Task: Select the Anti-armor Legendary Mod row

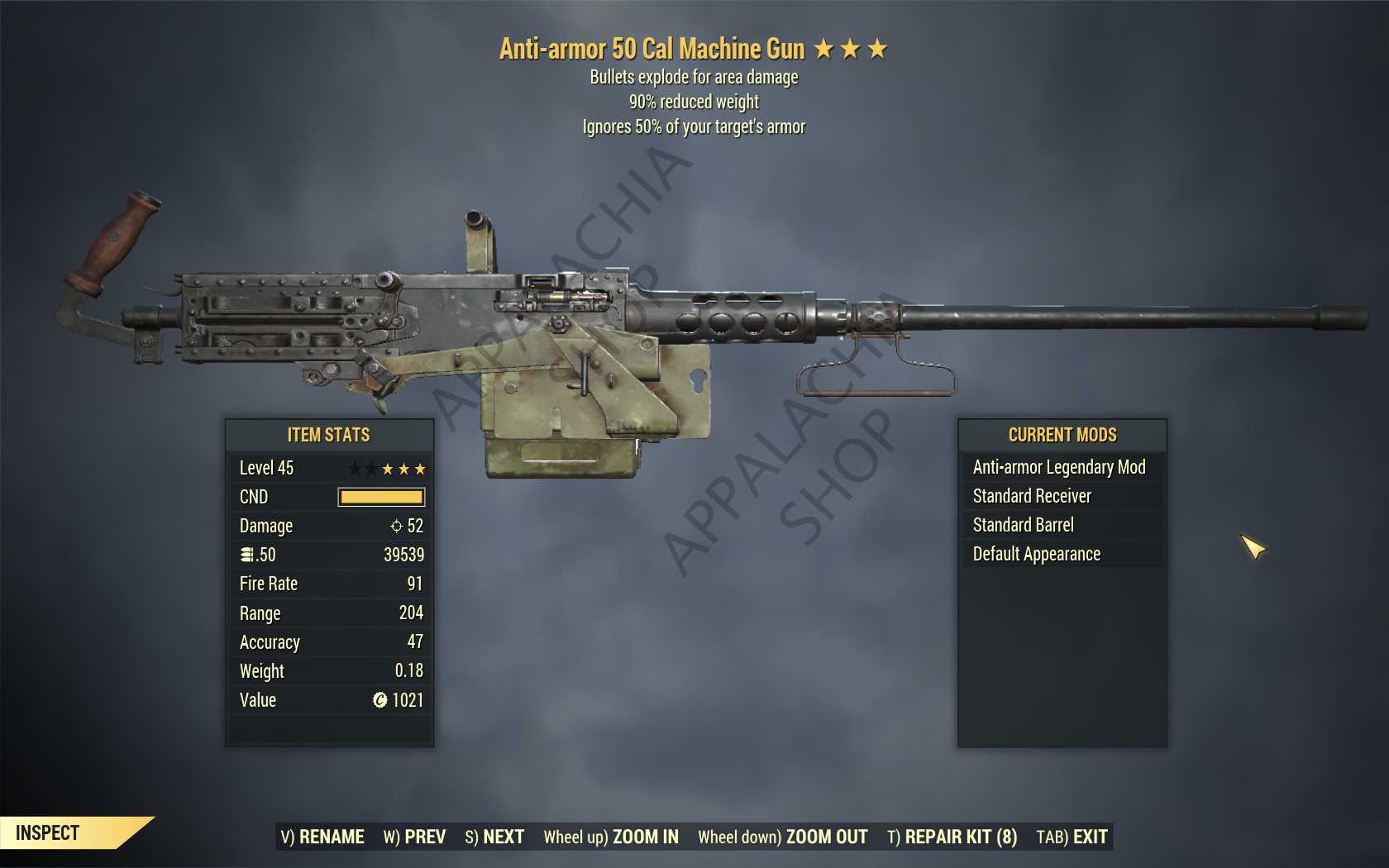Action: 1059,467
